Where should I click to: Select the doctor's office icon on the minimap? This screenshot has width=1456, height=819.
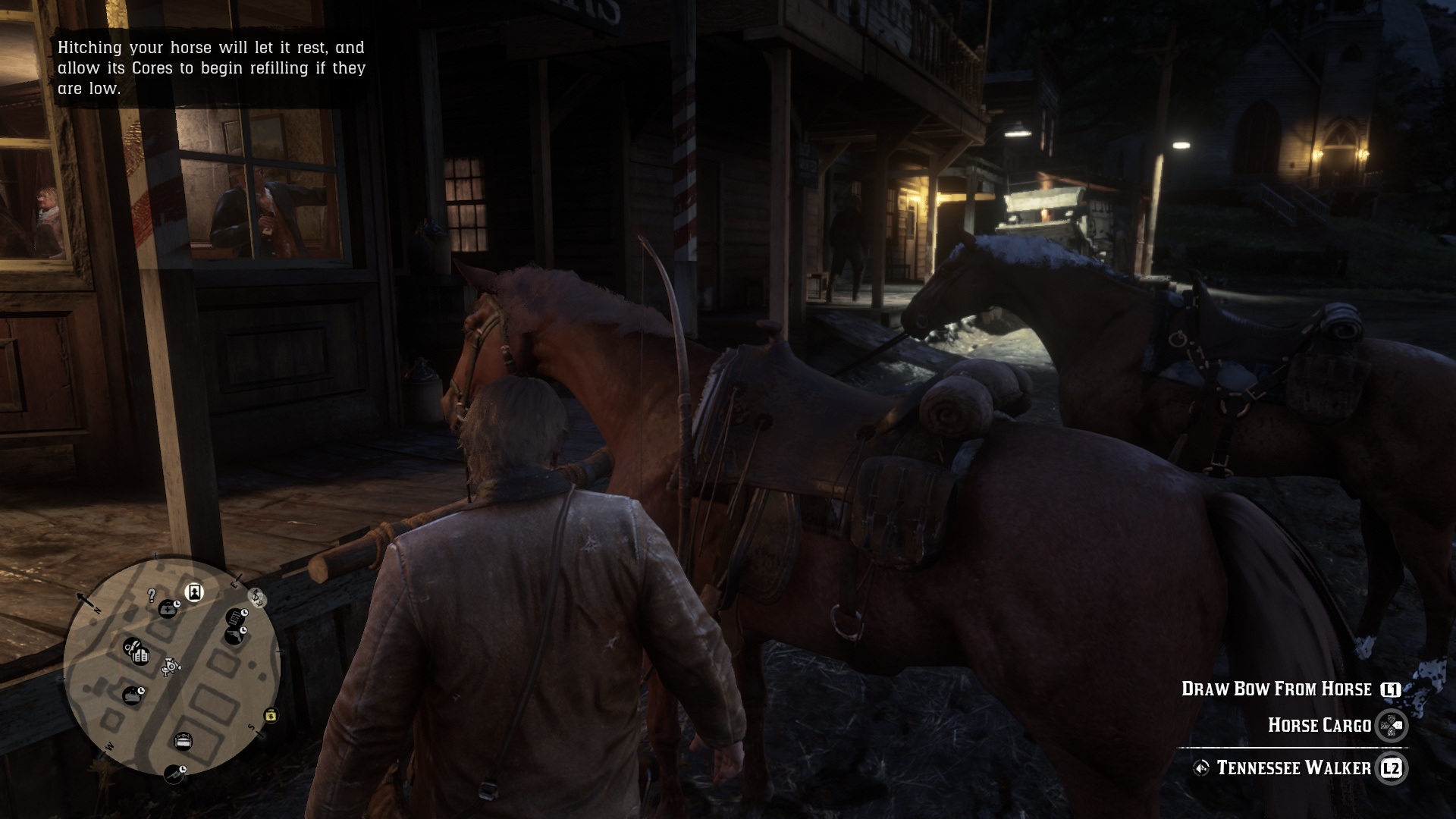pos(169,607)
